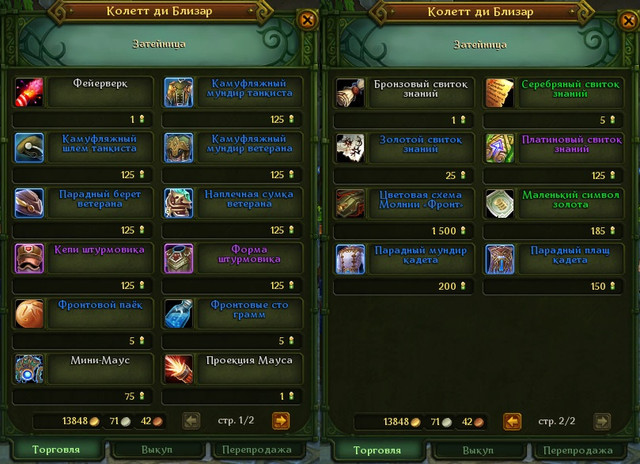Choose the Золотой свиток знаний scroll
640x464 pixels.
(x=351, y=148)
